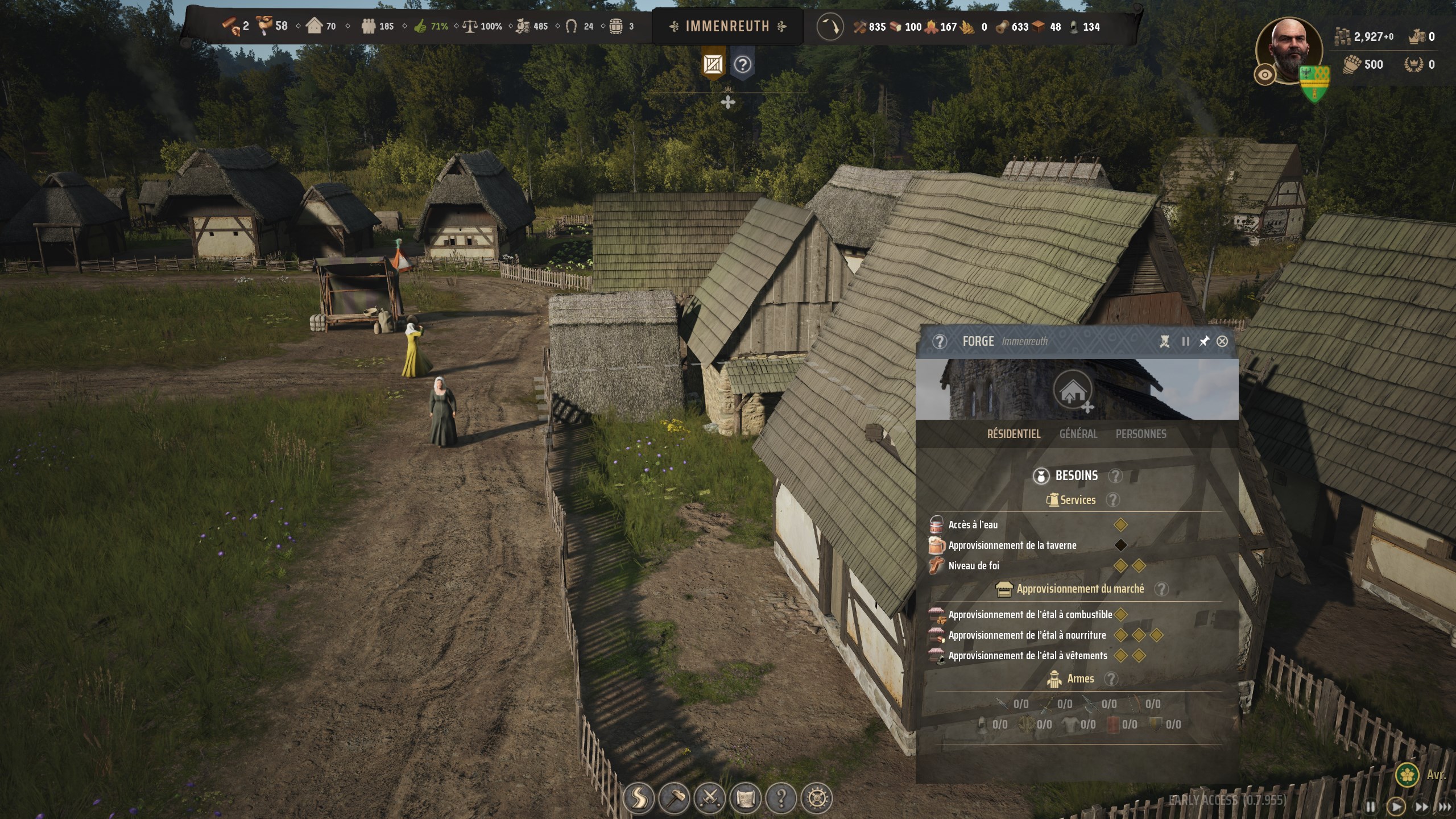Expand the Approvisionnement du marché help

pyautogui.click(x=1162, y=589)
